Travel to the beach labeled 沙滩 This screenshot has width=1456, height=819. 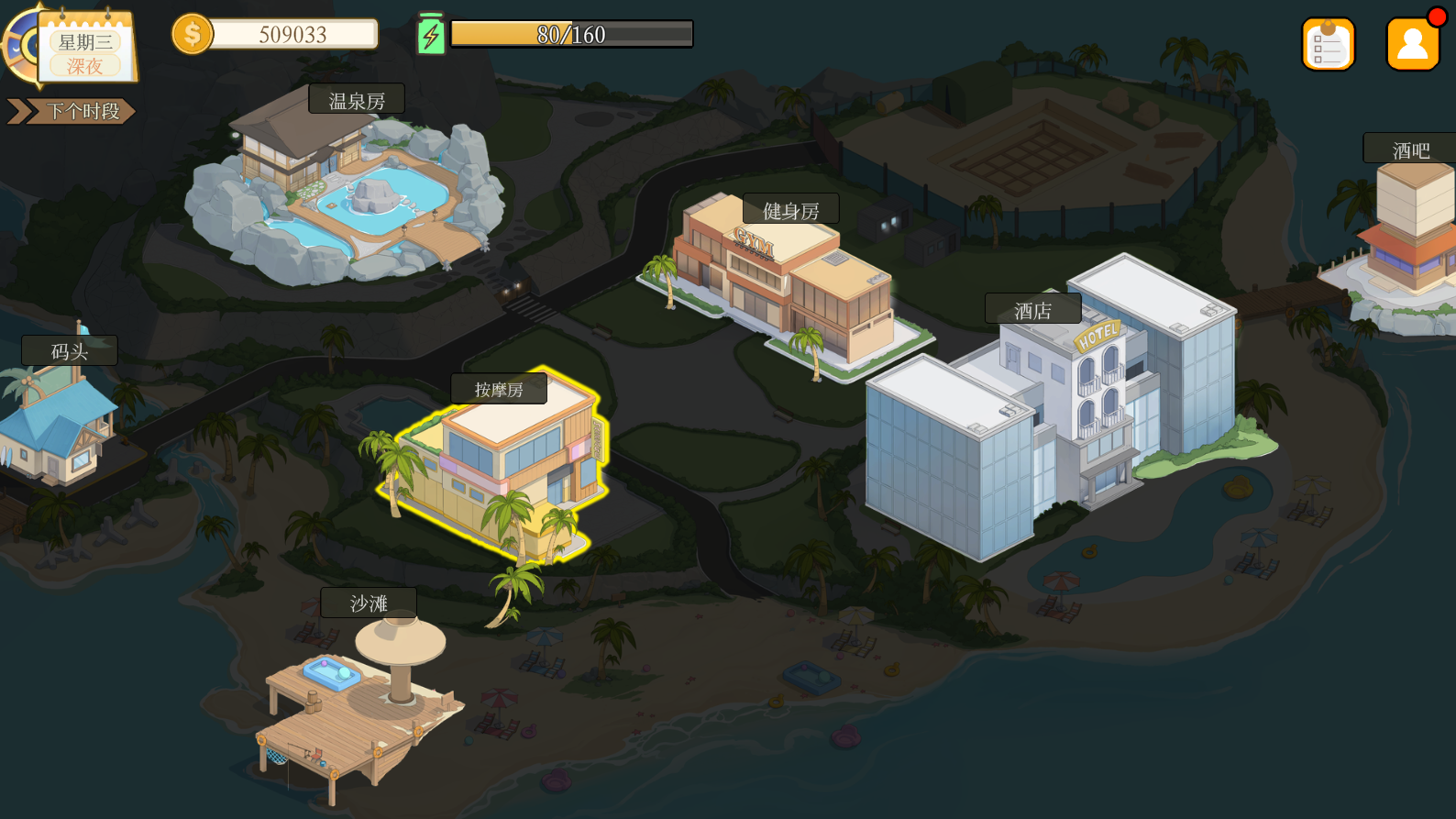tap(369, 603)
